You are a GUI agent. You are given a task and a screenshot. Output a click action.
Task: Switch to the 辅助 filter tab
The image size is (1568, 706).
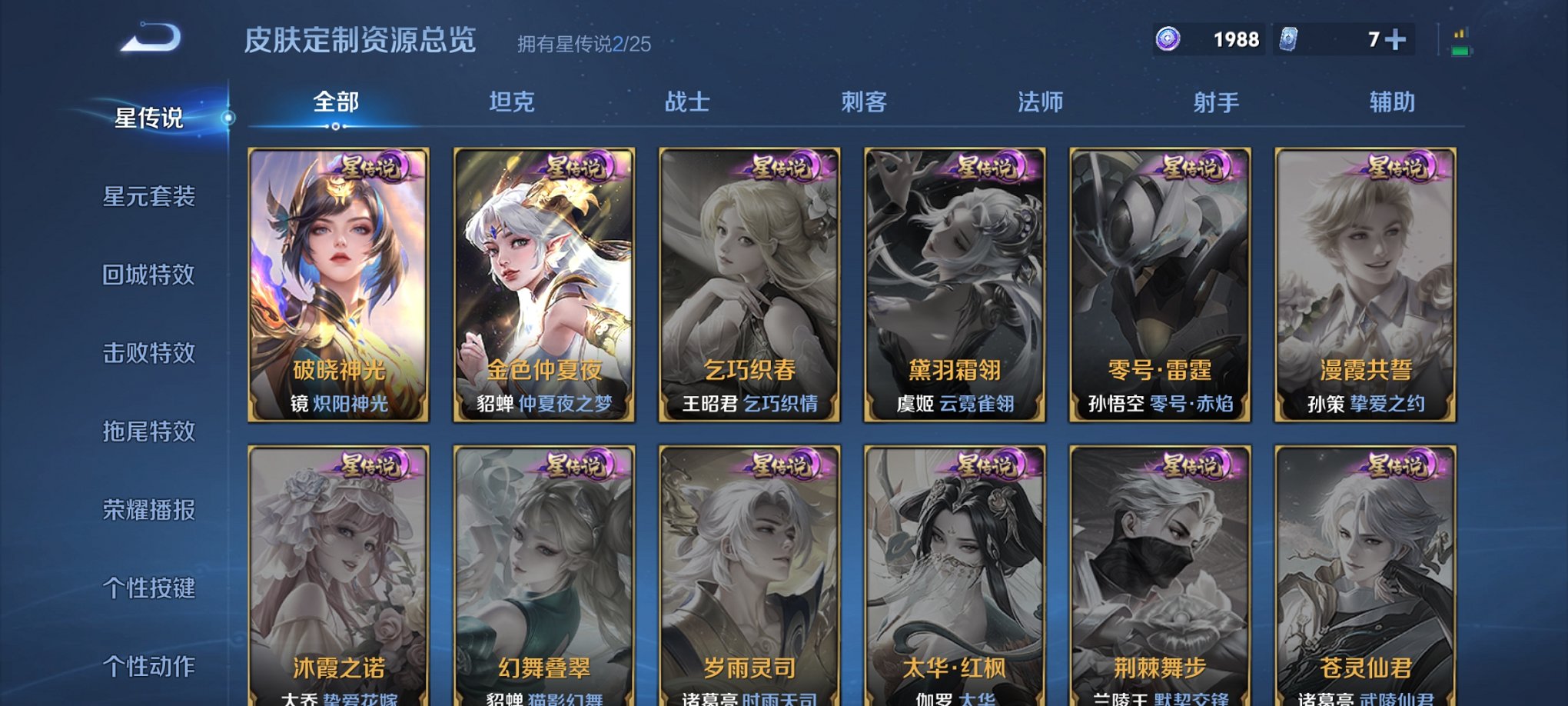(x=1393, y=101)
